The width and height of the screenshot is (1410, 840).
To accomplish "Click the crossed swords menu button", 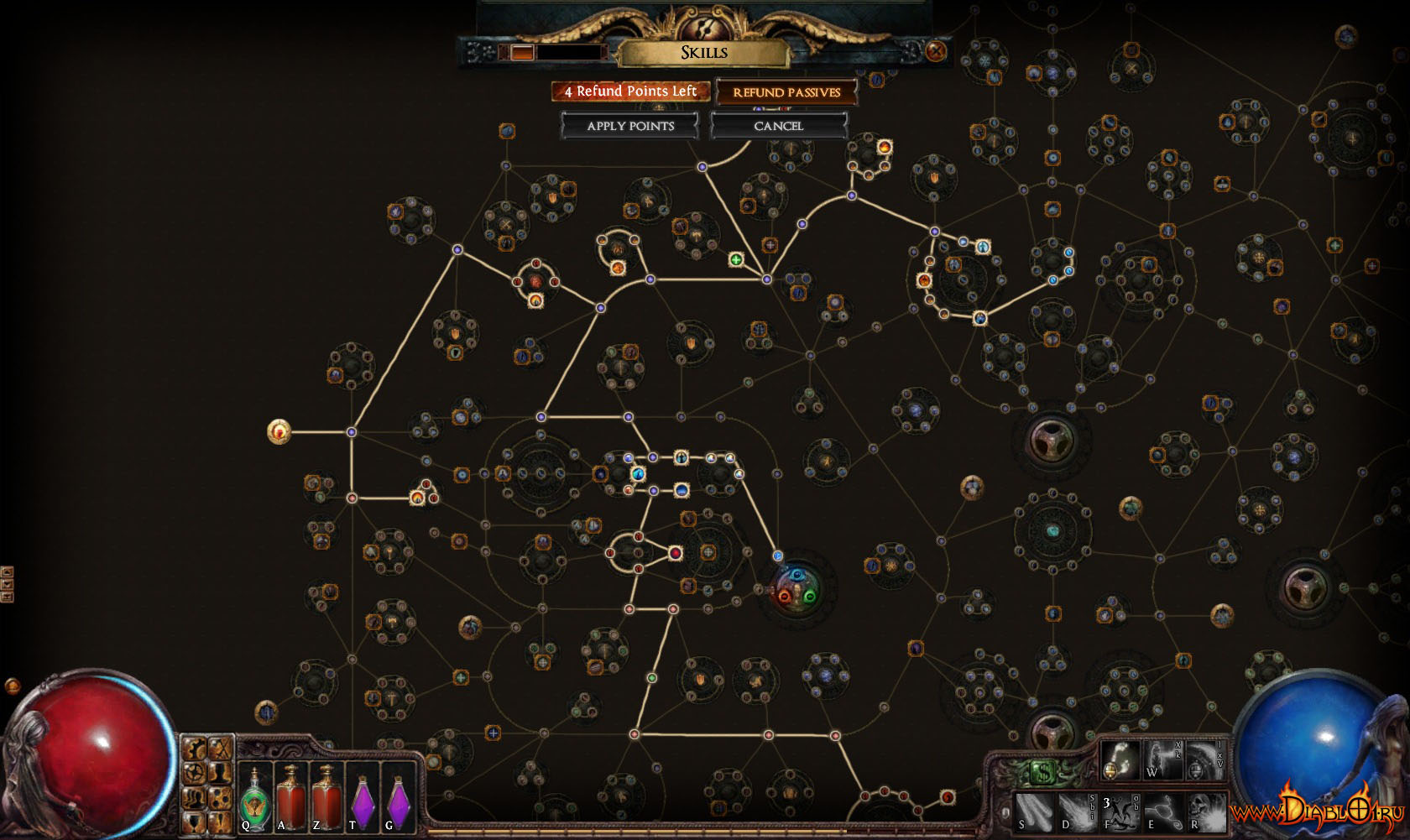I will pyautogui.click(x=220, y=749).
